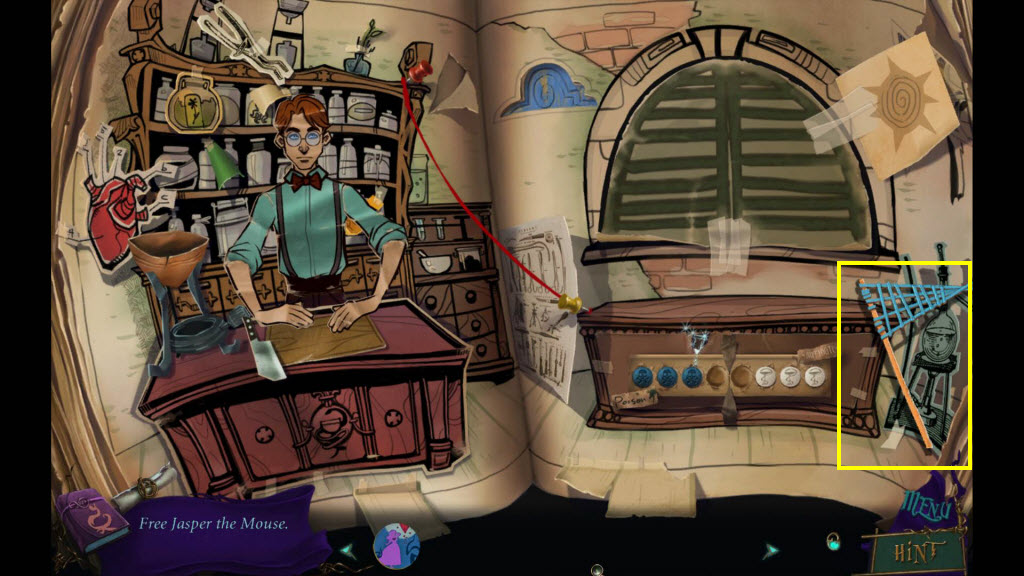Select the pink lady inventory item
This screenshot has width=1024, height=576.
click(396, 546)
